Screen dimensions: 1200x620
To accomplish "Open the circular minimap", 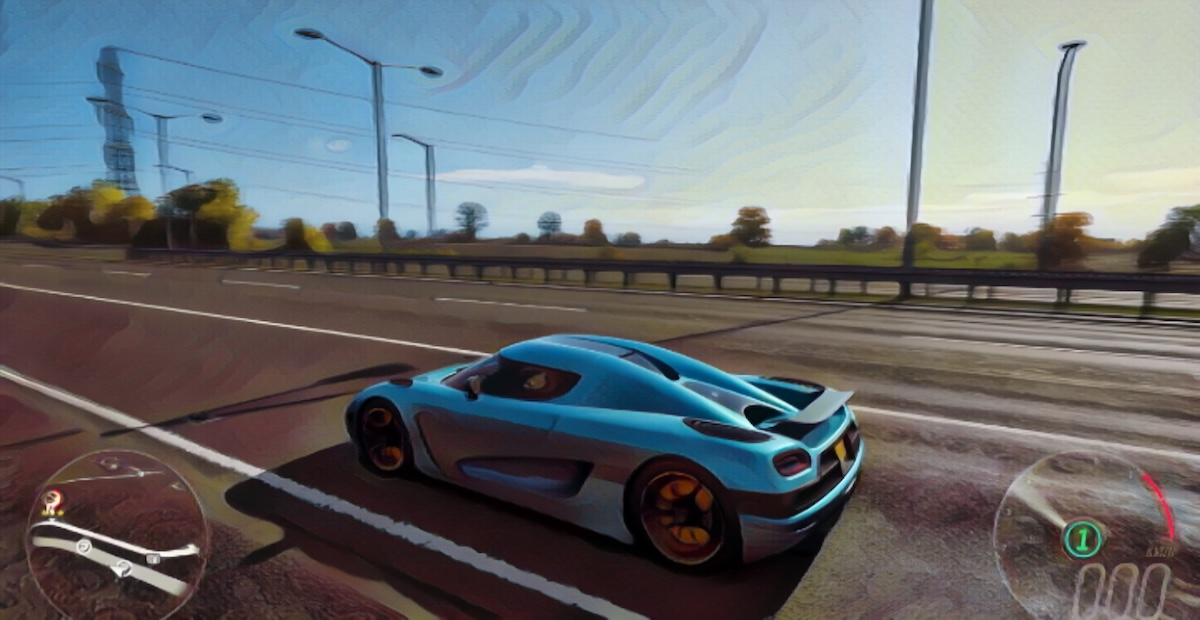I will click(115, 535).
